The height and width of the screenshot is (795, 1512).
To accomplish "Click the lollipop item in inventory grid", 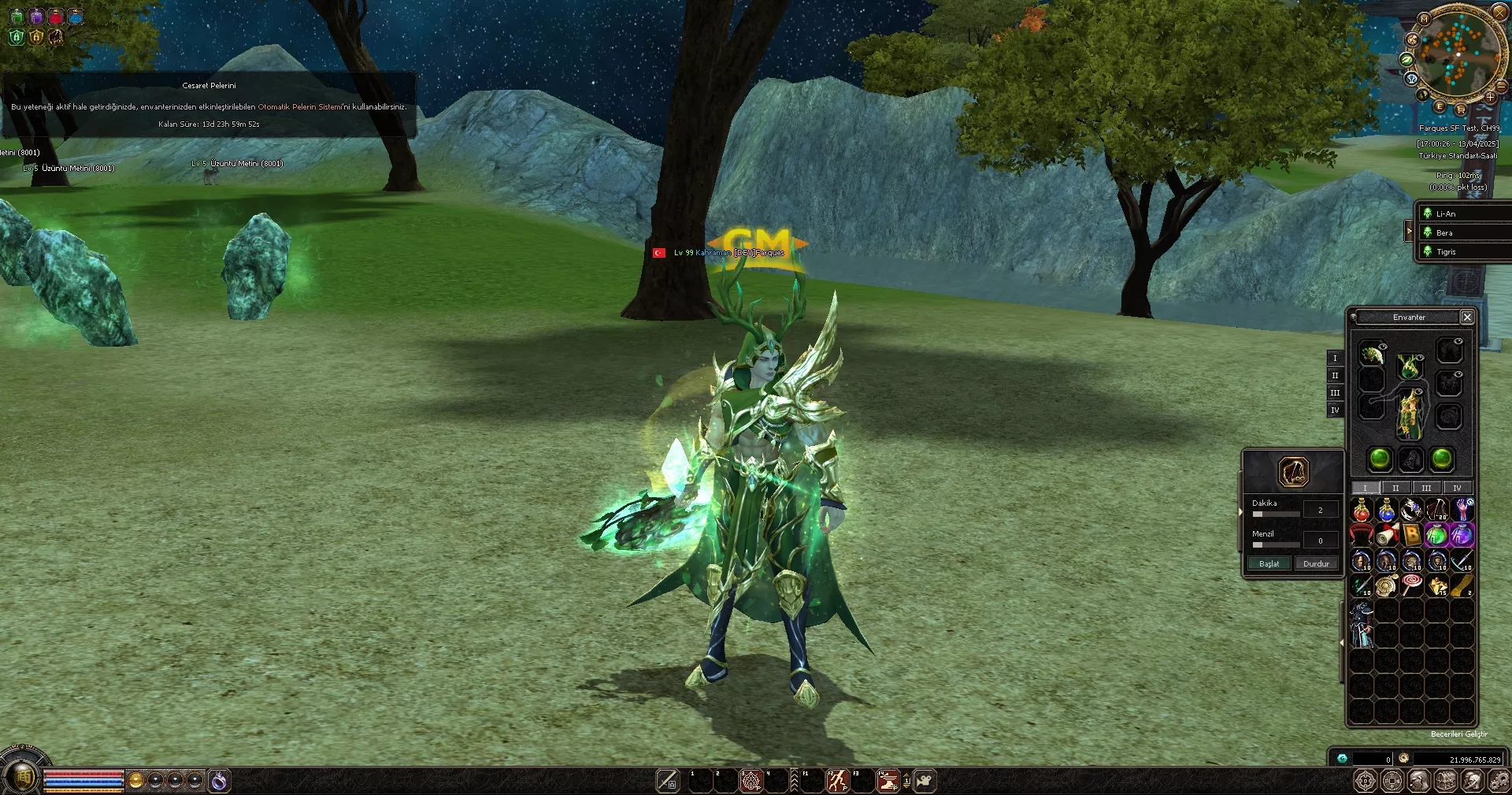I will [1412, 585].
